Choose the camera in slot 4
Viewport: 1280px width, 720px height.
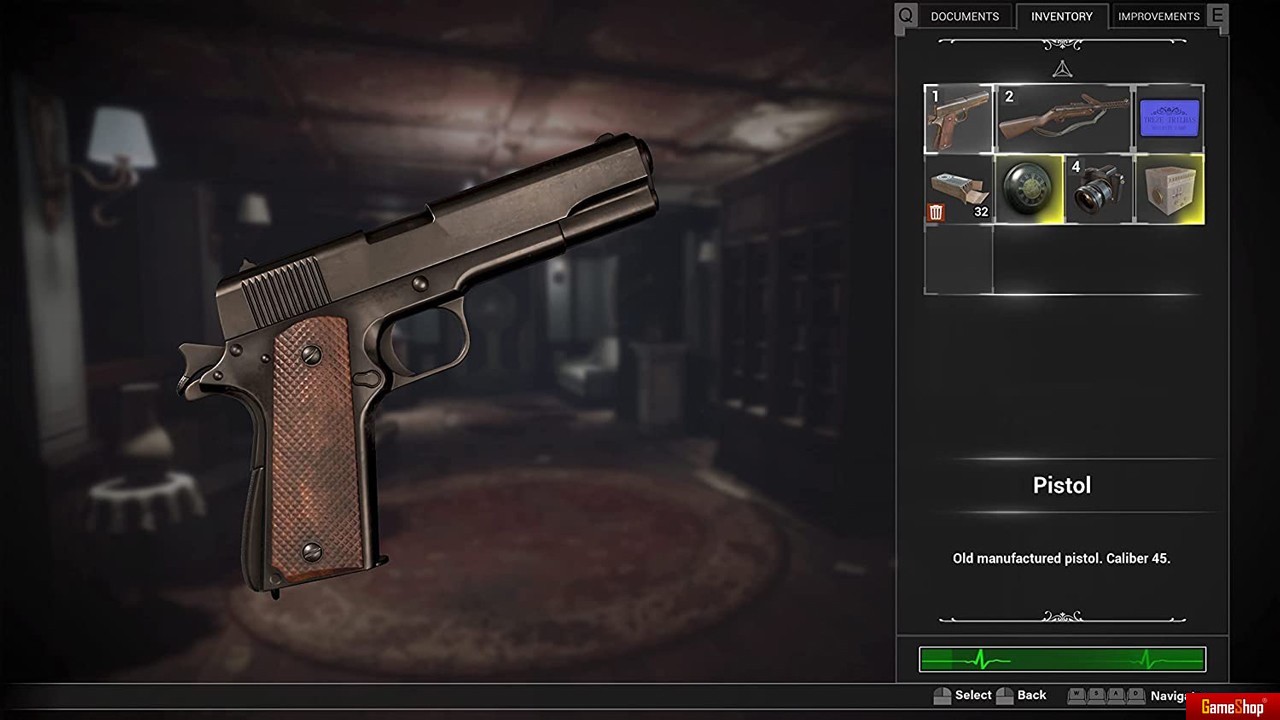[x=1099, y=189]
